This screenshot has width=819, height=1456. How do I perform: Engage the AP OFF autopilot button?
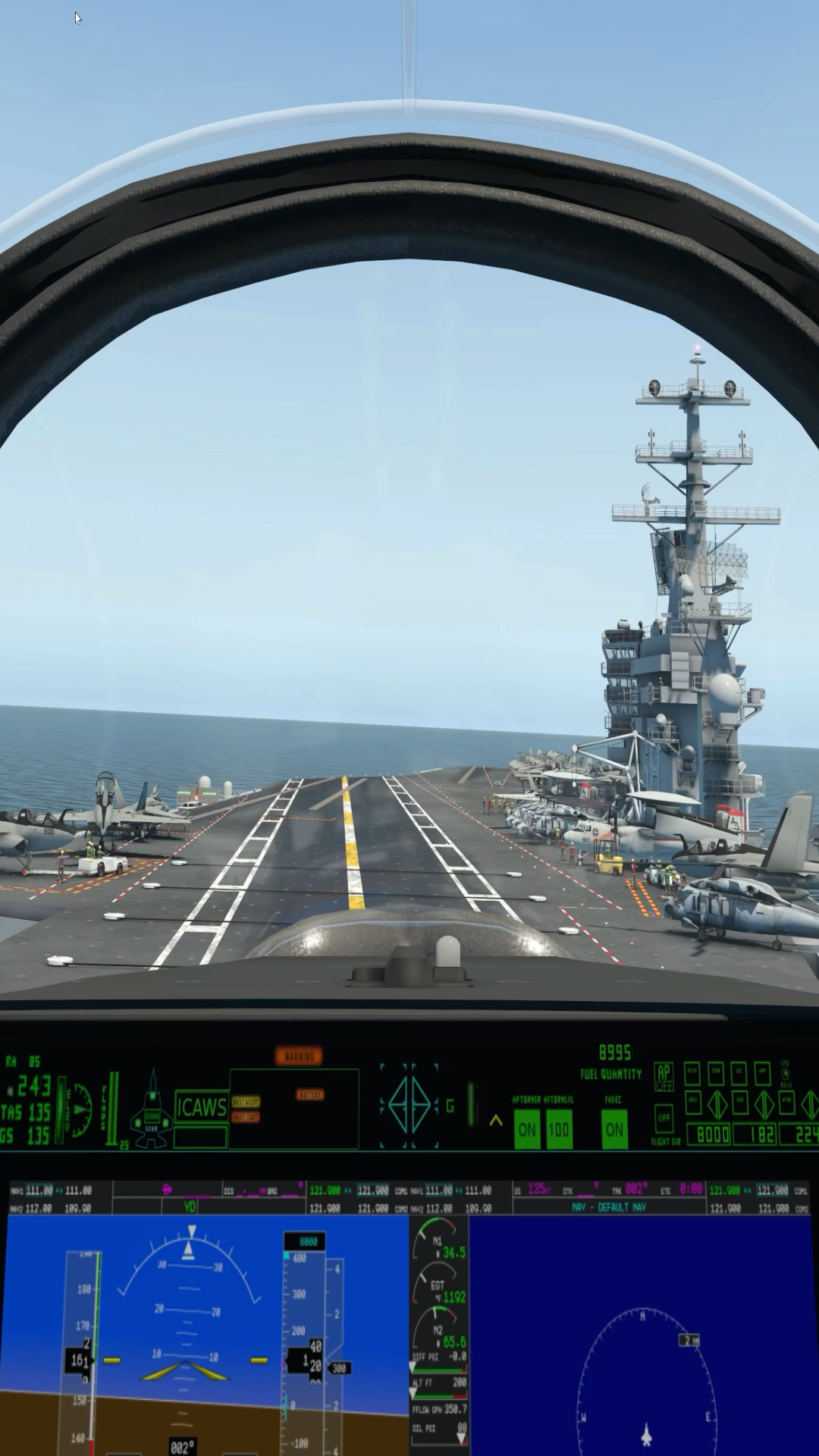[664, 1077]
